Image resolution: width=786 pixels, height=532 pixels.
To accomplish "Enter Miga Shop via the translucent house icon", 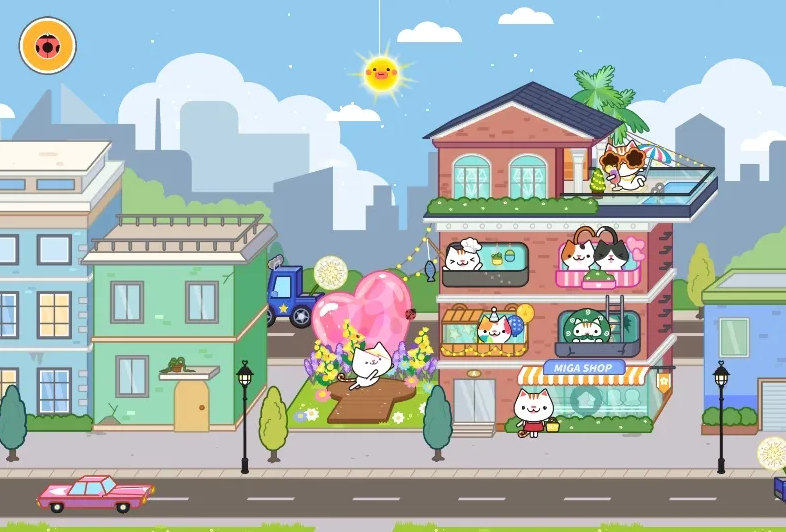I will point(585,401).
